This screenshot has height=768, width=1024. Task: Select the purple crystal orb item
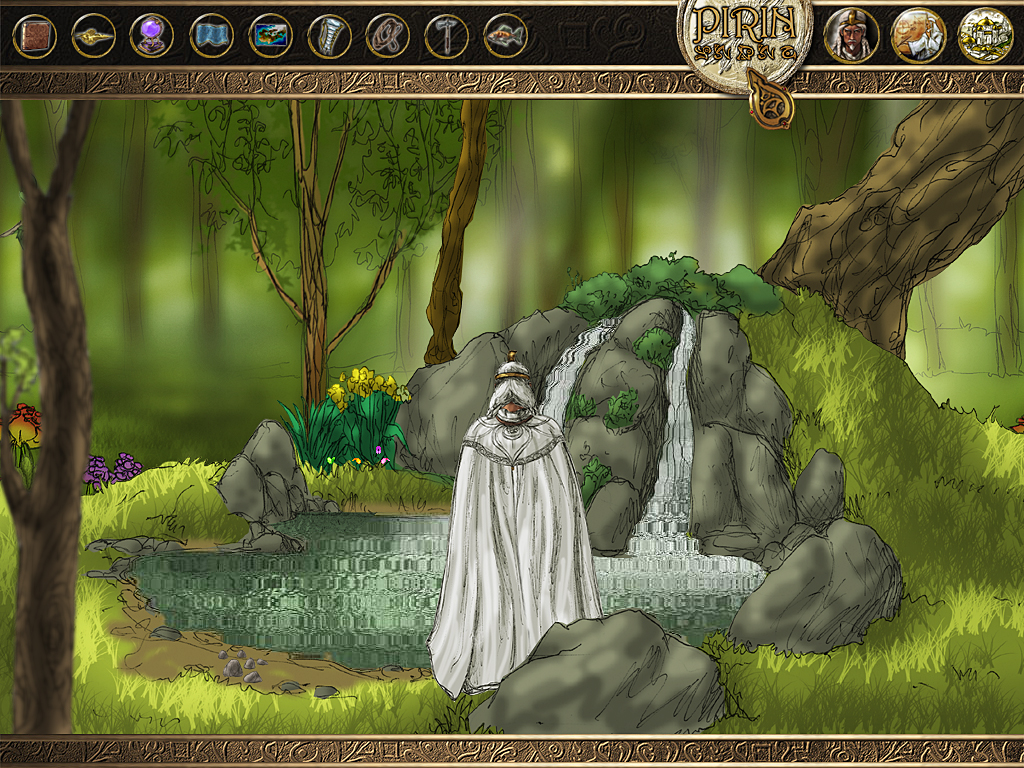click(x=152, y=36)
